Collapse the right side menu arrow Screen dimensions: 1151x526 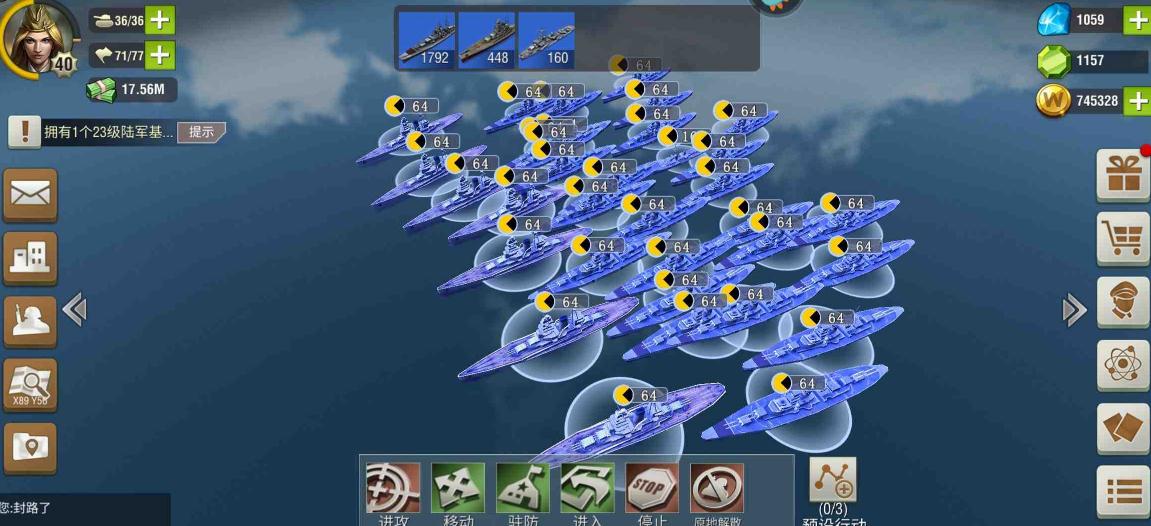pyautogui.click(x=1074, y=310)
